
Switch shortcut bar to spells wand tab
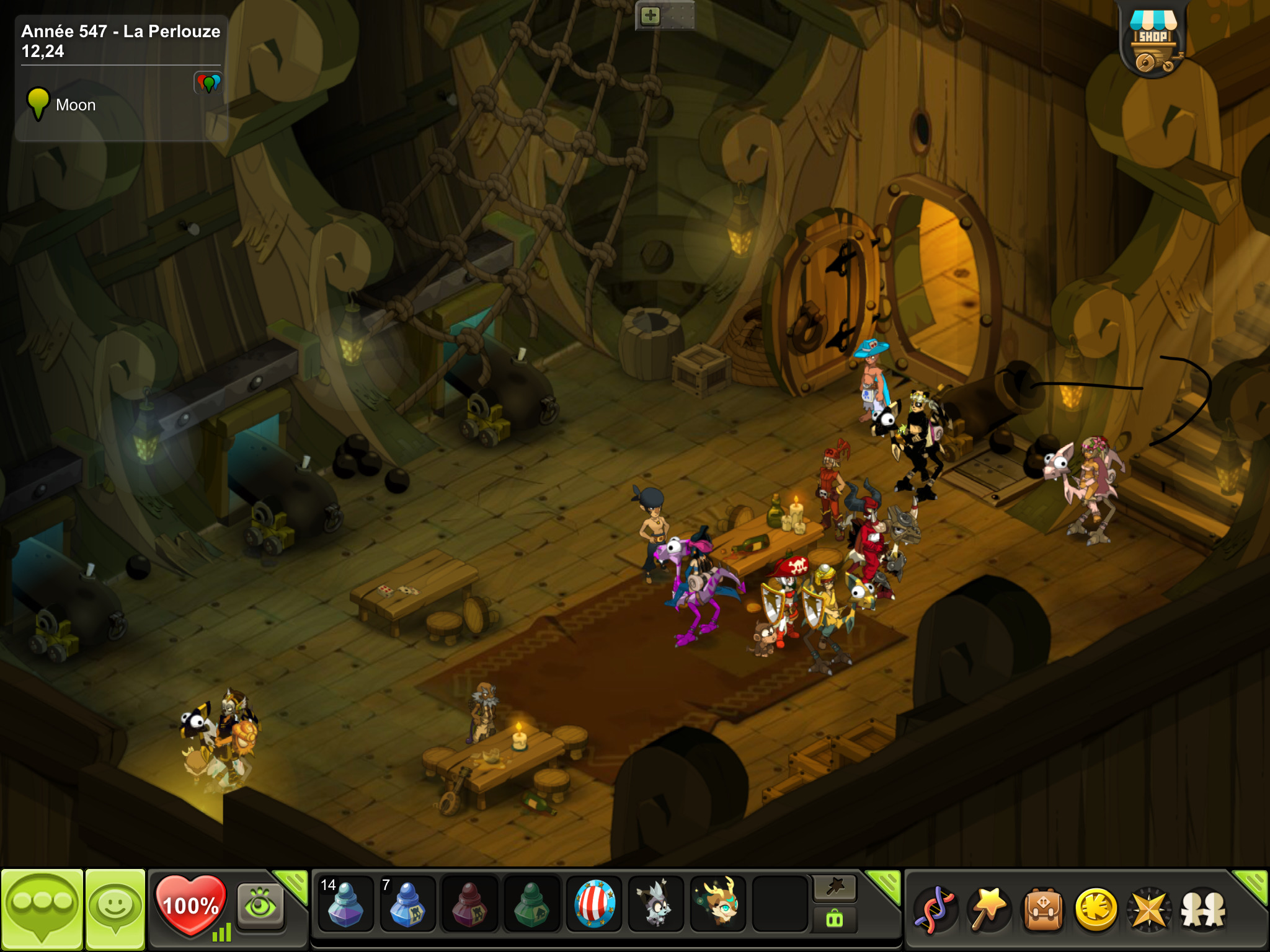click(835, 889)
